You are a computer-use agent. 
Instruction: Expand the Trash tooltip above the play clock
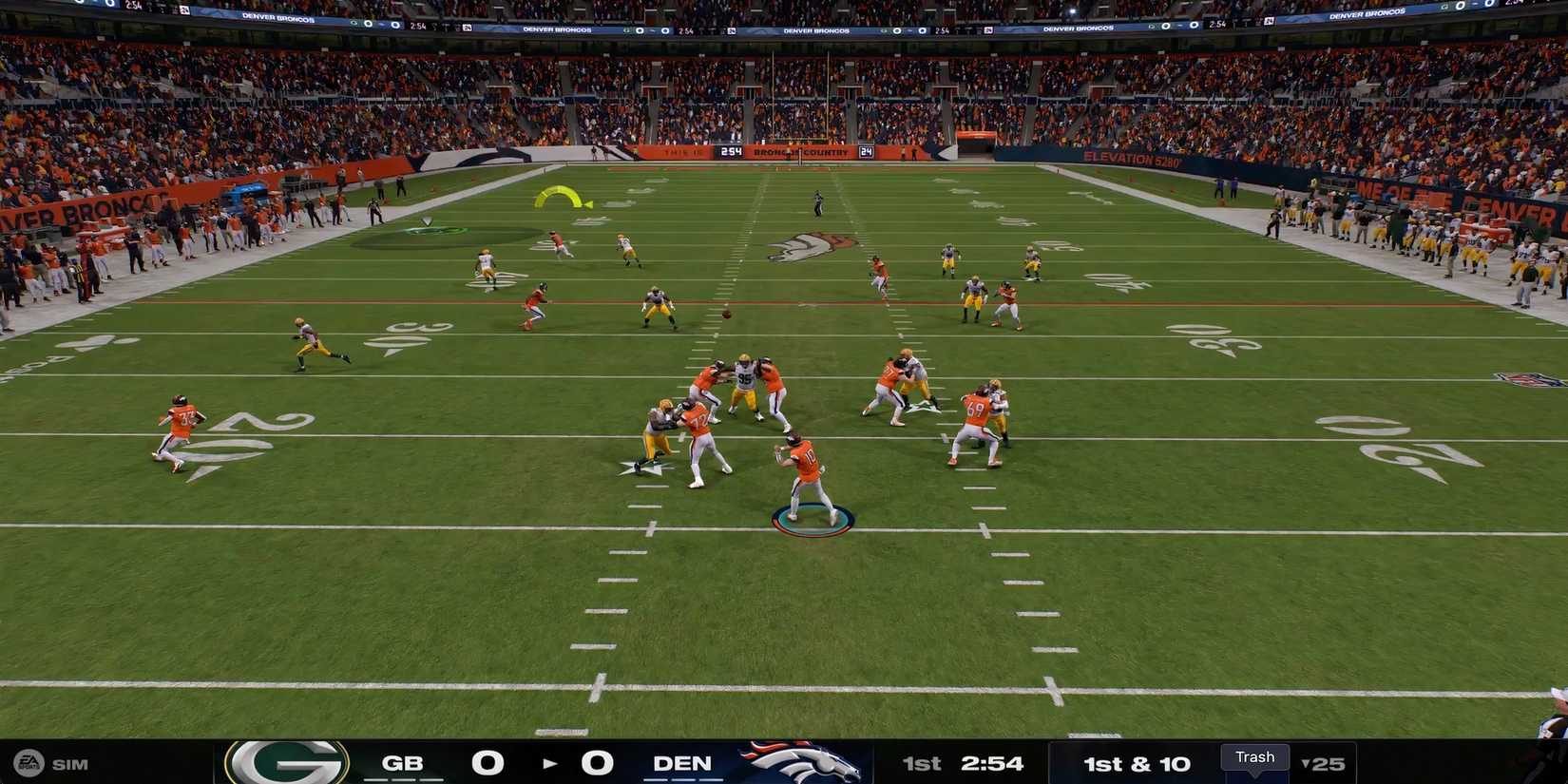click(1254, 757)
